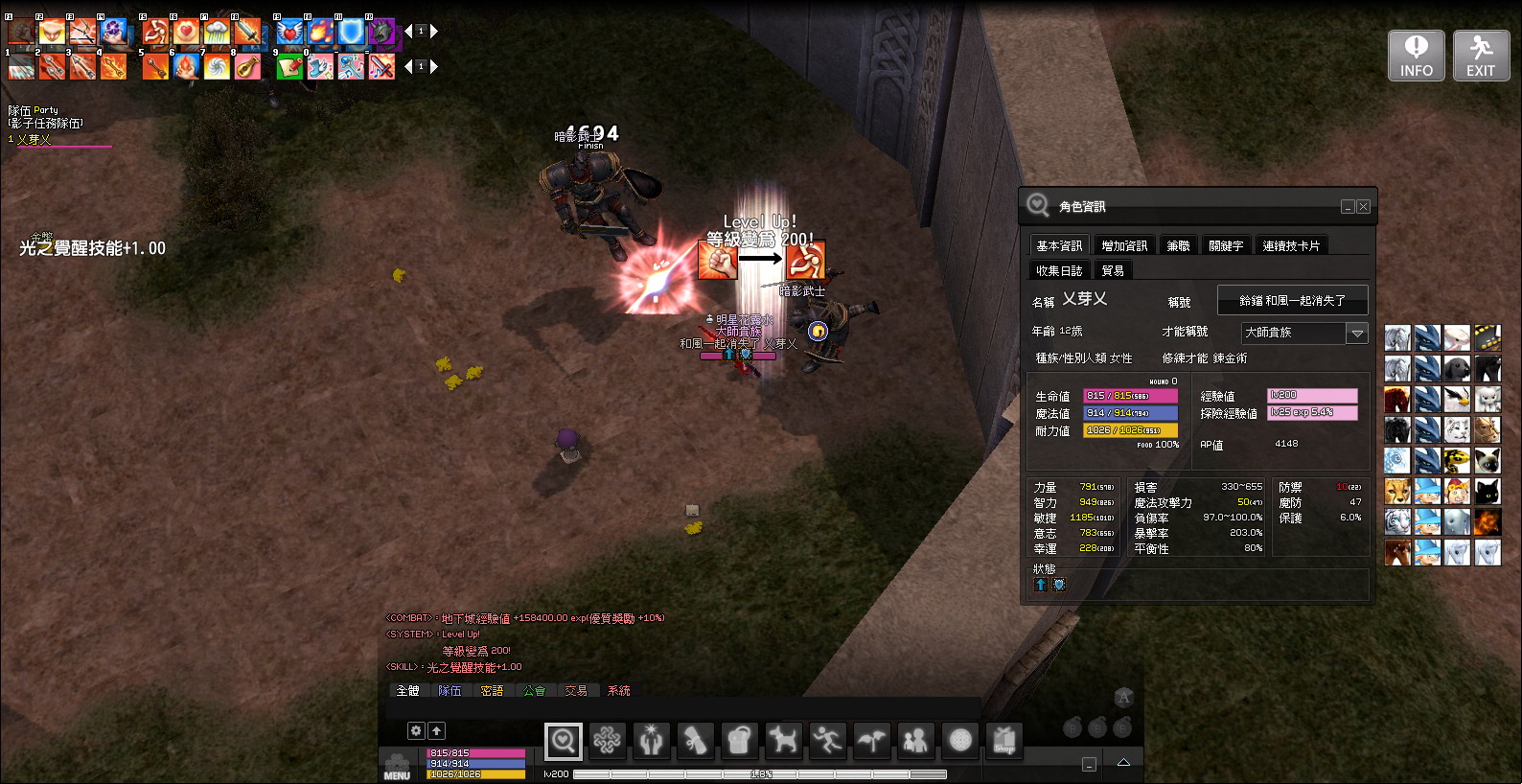Screen dimensions: 1522x784
Task: Open the pet dog menu icon
Action: [783, 740]
